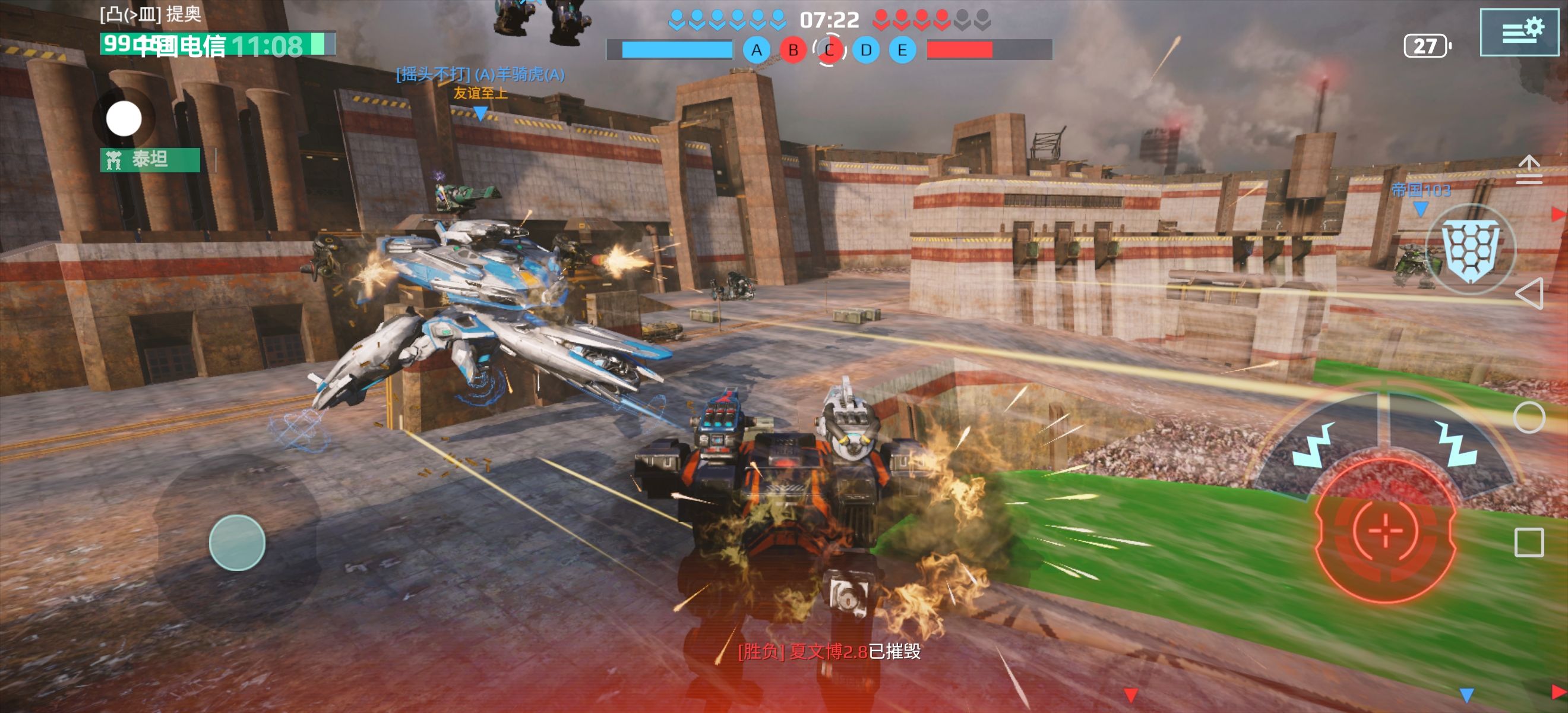Screen dimensions: 1568x713
Task: Tap the Android back triangle button
Action: point(1529,294)
